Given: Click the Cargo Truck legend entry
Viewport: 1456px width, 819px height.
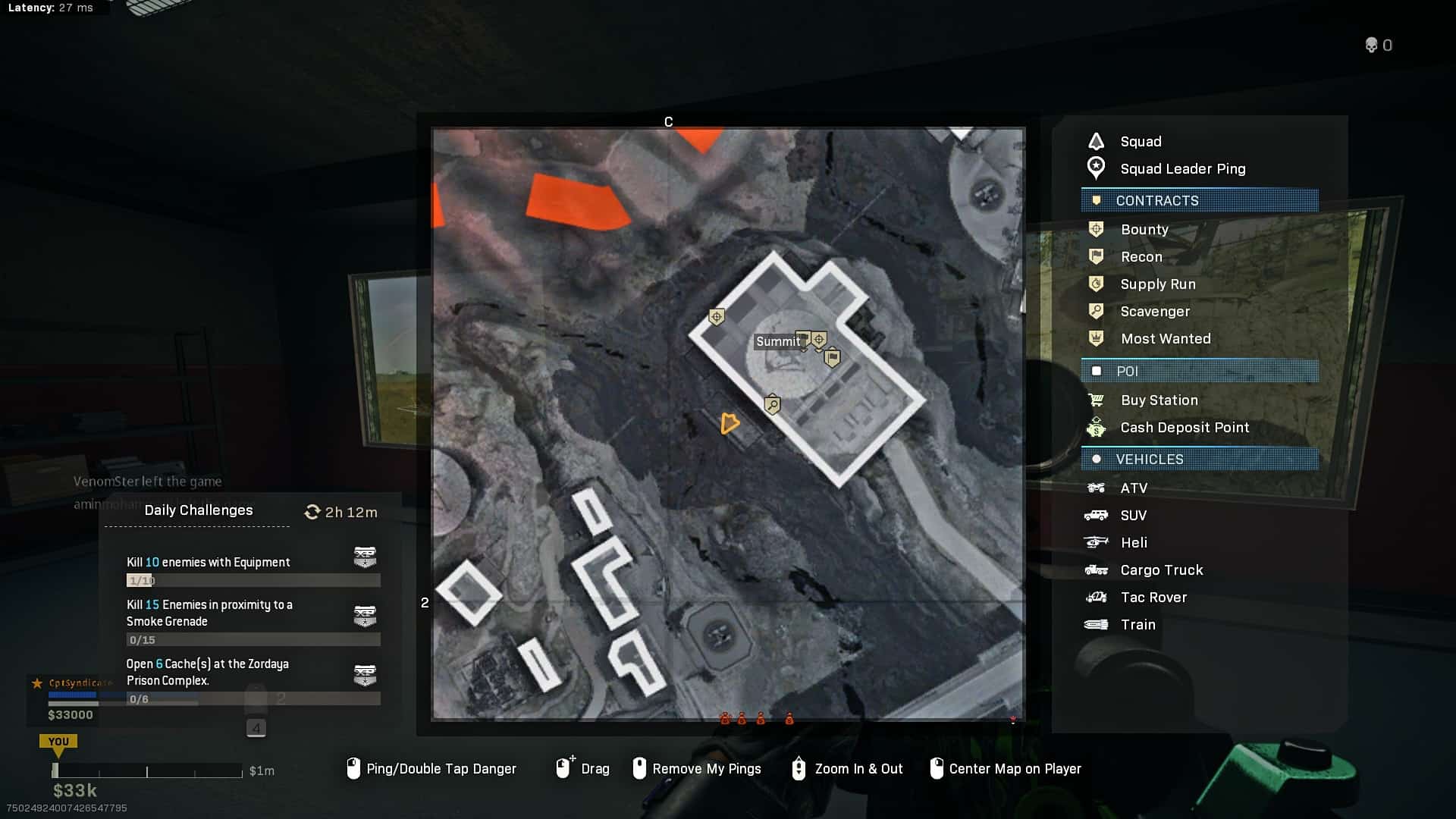Looking at the screenshot, I should click(1161, 570).
